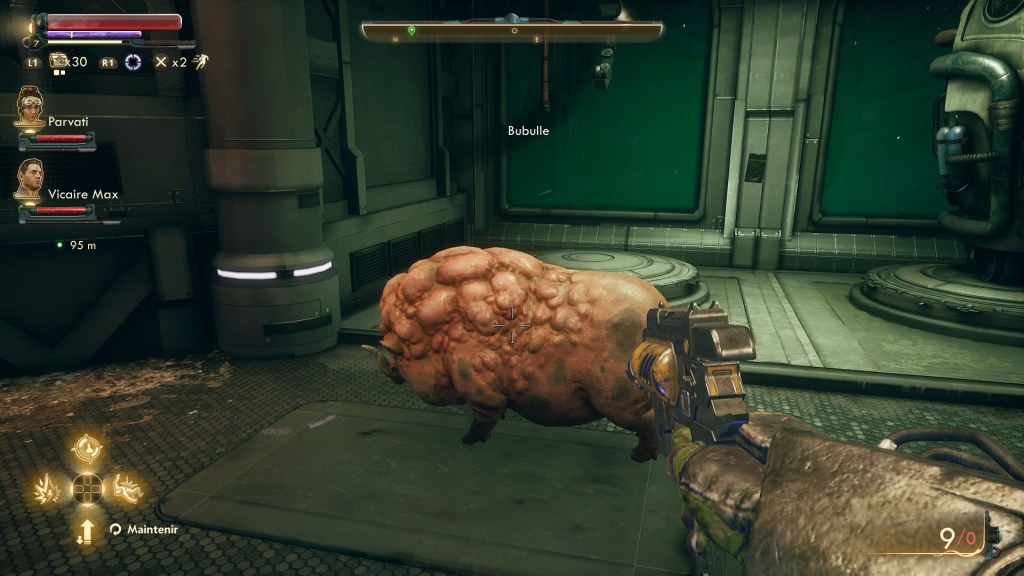Select the arrow move-position command icon

[87, 530]
